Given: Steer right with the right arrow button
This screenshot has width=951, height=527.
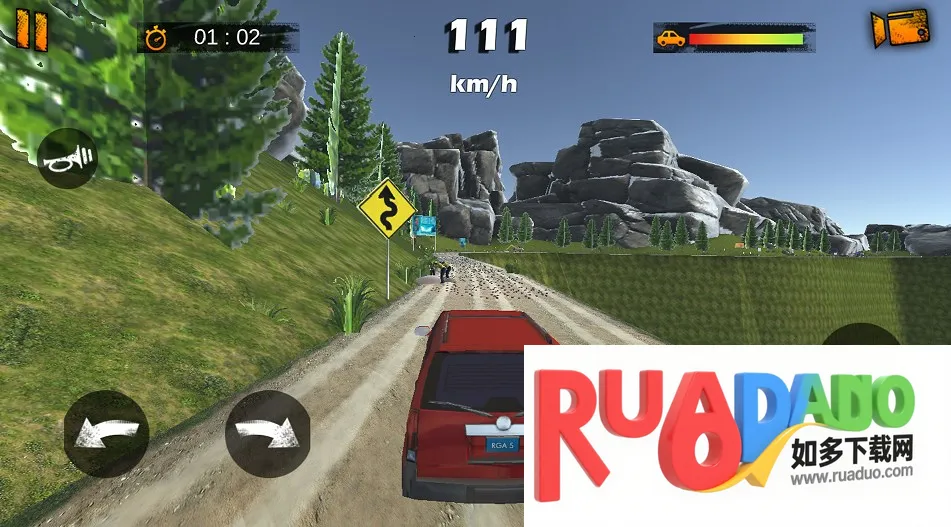Looking at the screenshot, I should click(267, 434).
